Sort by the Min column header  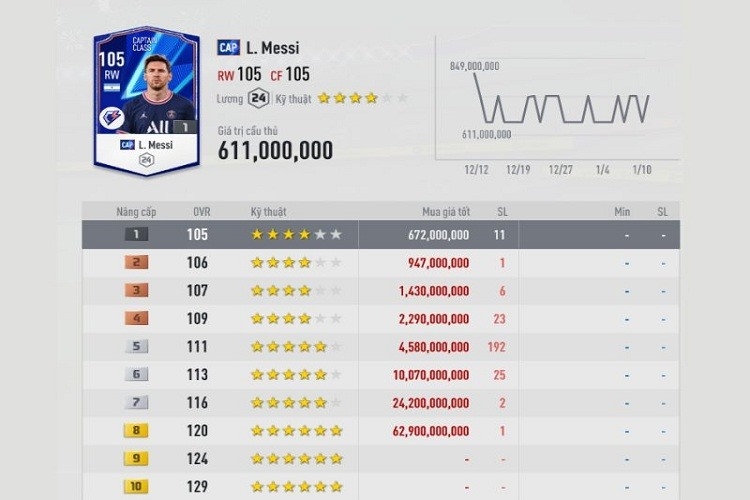pyautogui.click(x=622, y=212)
